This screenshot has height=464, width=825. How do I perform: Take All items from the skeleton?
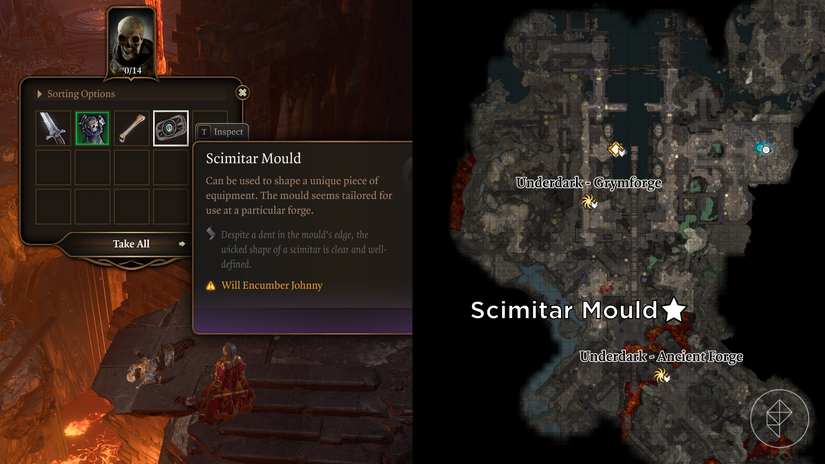tap(132, 244)
